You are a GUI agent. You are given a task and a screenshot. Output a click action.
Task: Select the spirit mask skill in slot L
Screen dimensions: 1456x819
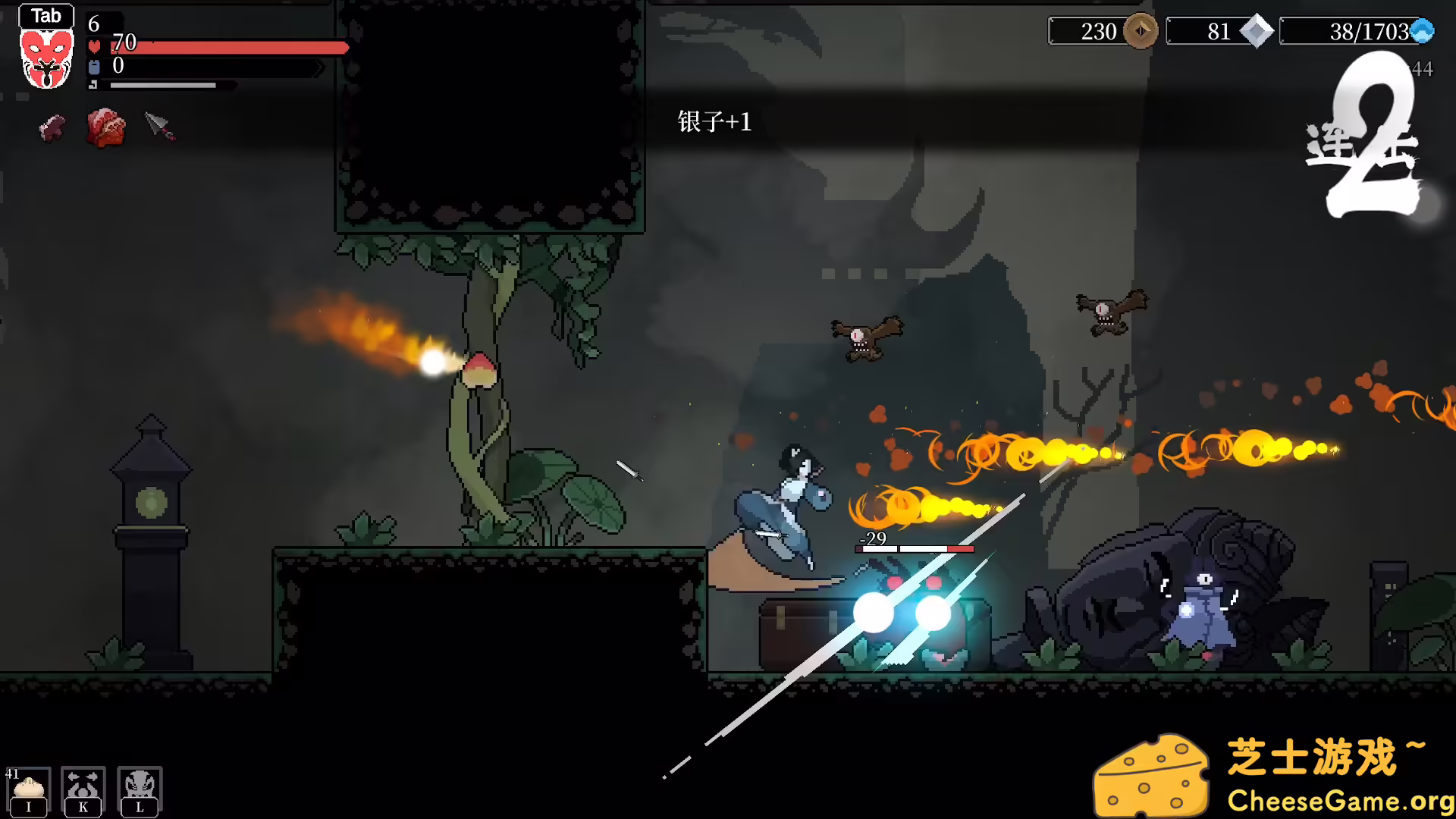point(139,785)
